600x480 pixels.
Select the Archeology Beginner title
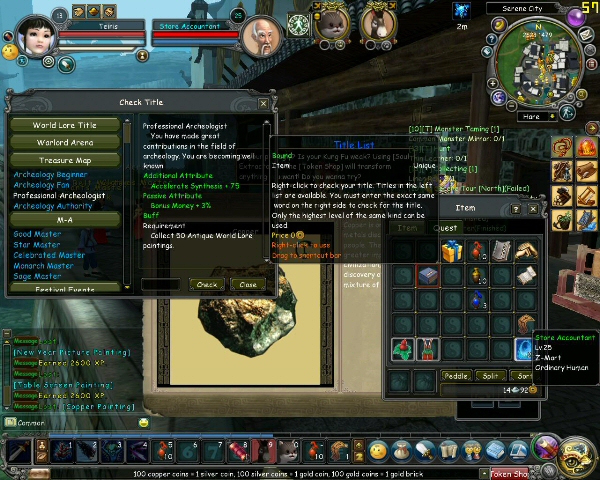51,174
